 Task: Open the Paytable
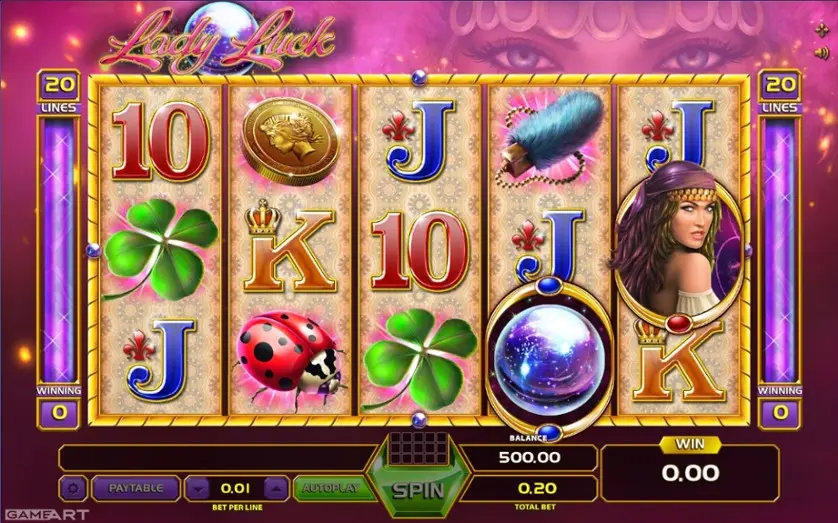click(135, 488)
